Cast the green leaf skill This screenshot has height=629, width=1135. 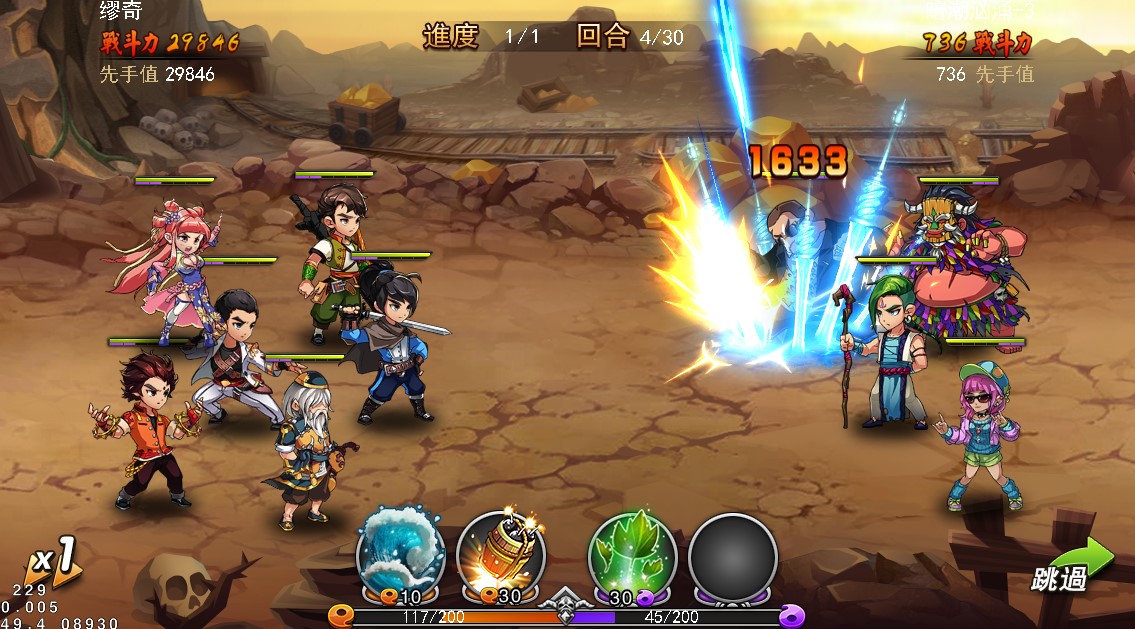(632, 553)
